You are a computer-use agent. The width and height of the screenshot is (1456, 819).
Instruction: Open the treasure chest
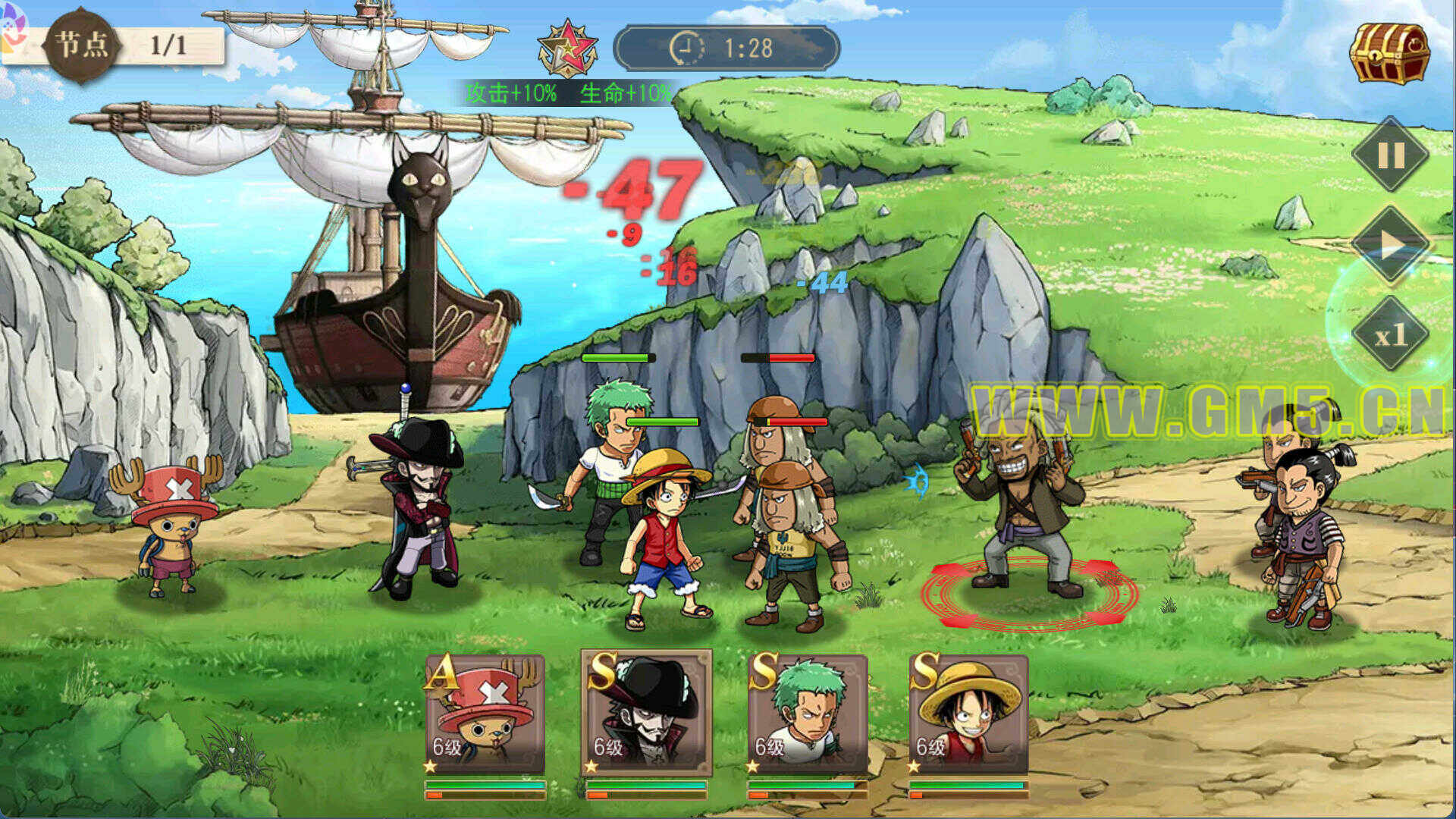tap(1389, 53)
